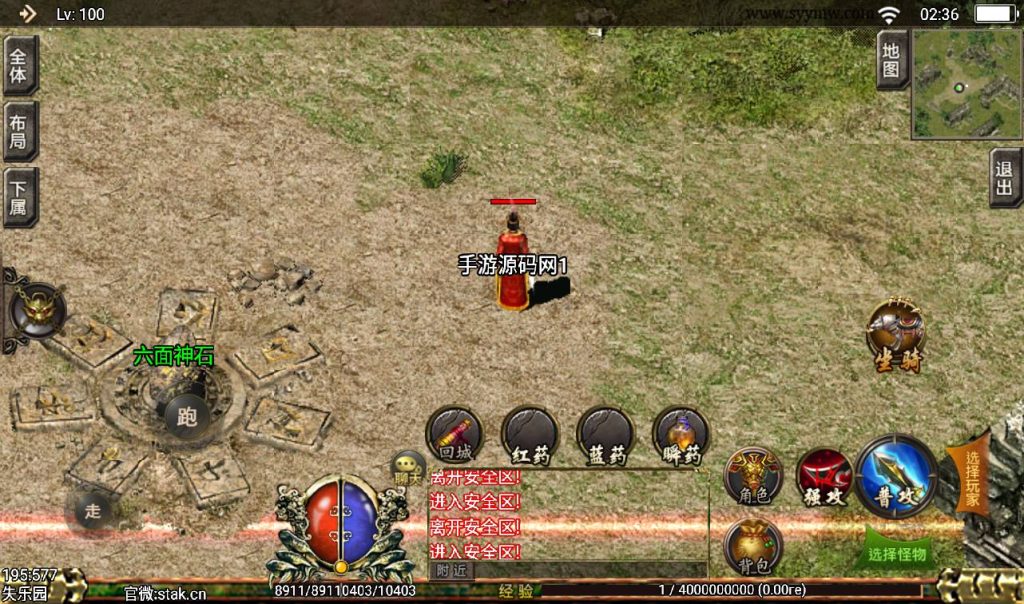
Task: Click the minimap
Action: coord(966,84)
